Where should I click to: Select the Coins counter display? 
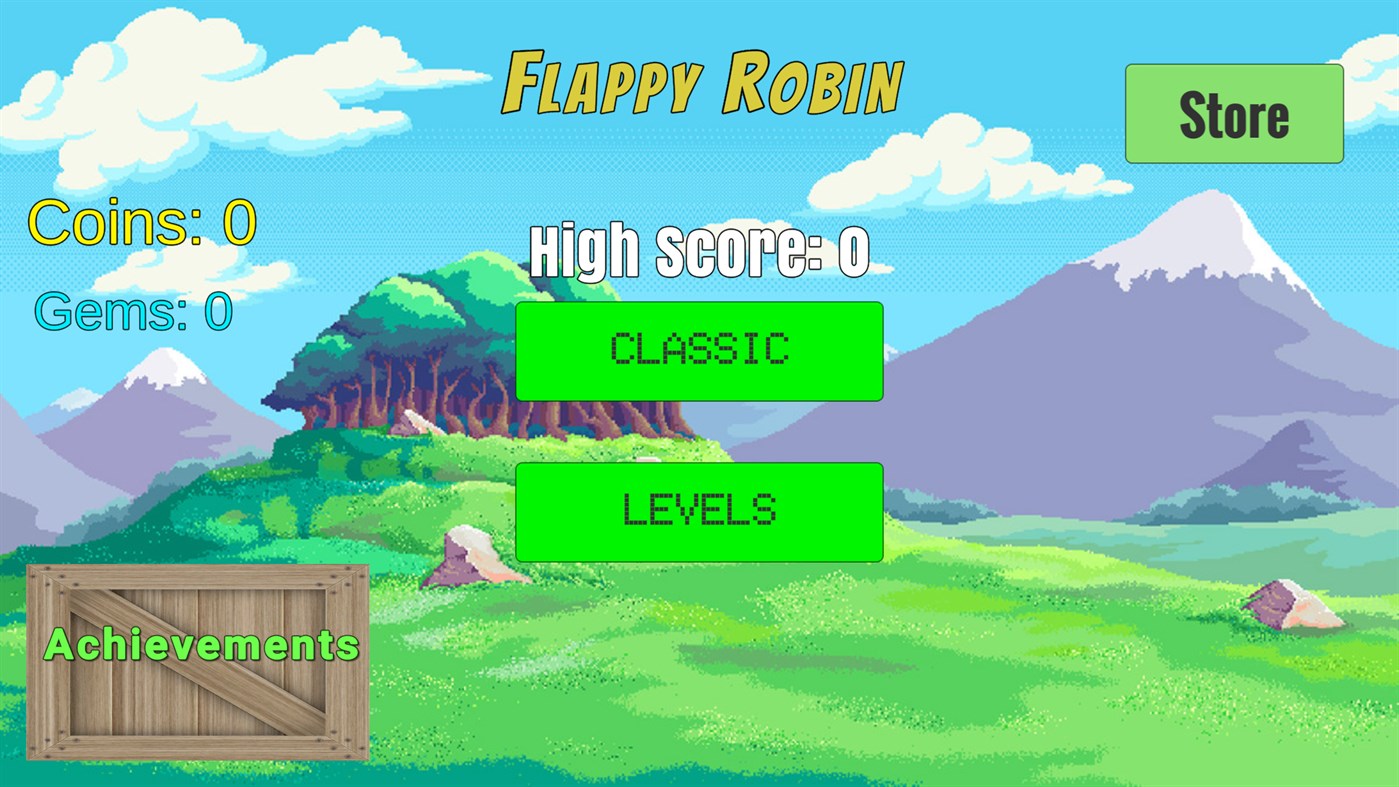140,220
